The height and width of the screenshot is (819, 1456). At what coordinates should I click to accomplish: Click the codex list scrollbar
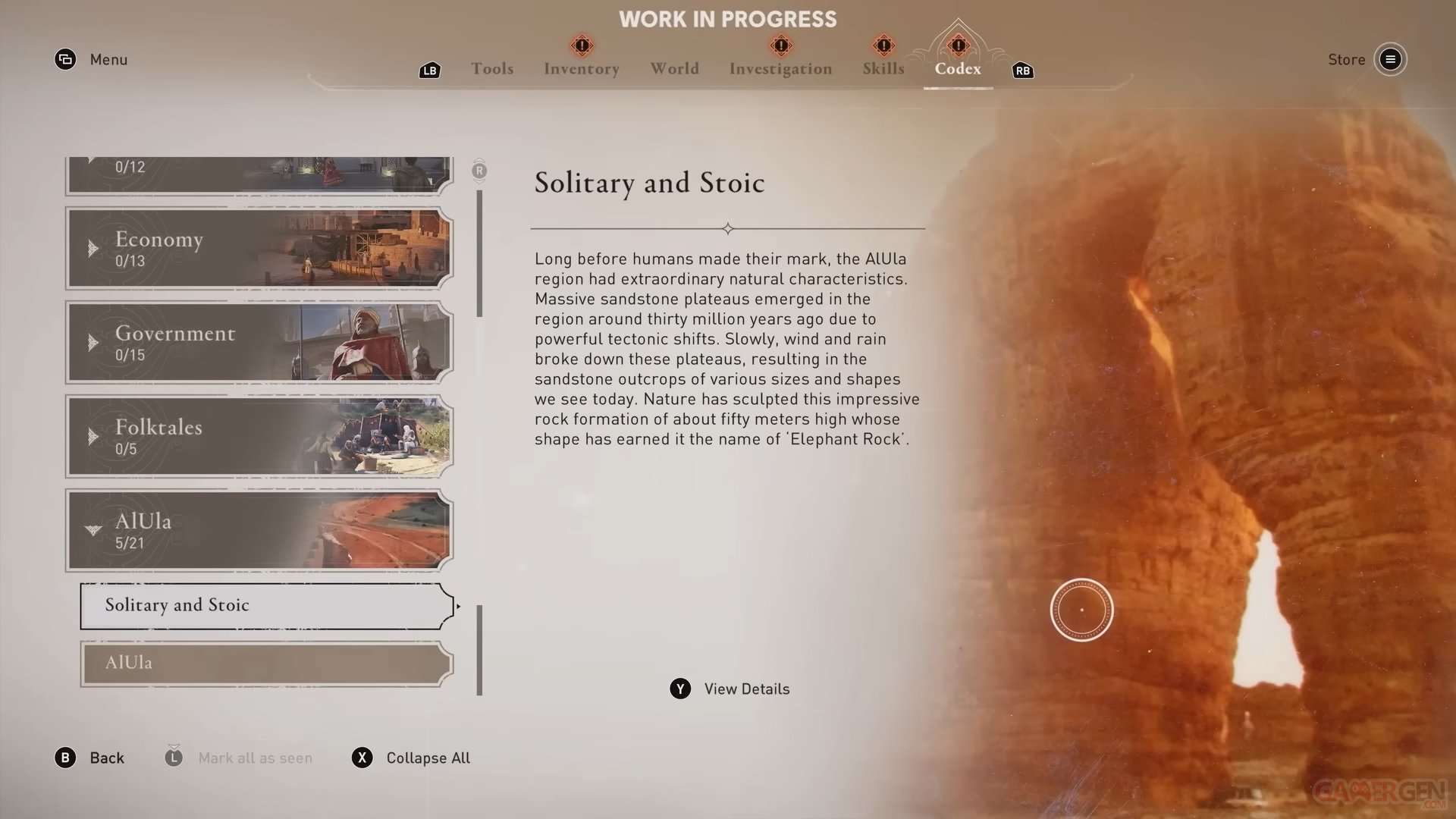tap(479, 254)
